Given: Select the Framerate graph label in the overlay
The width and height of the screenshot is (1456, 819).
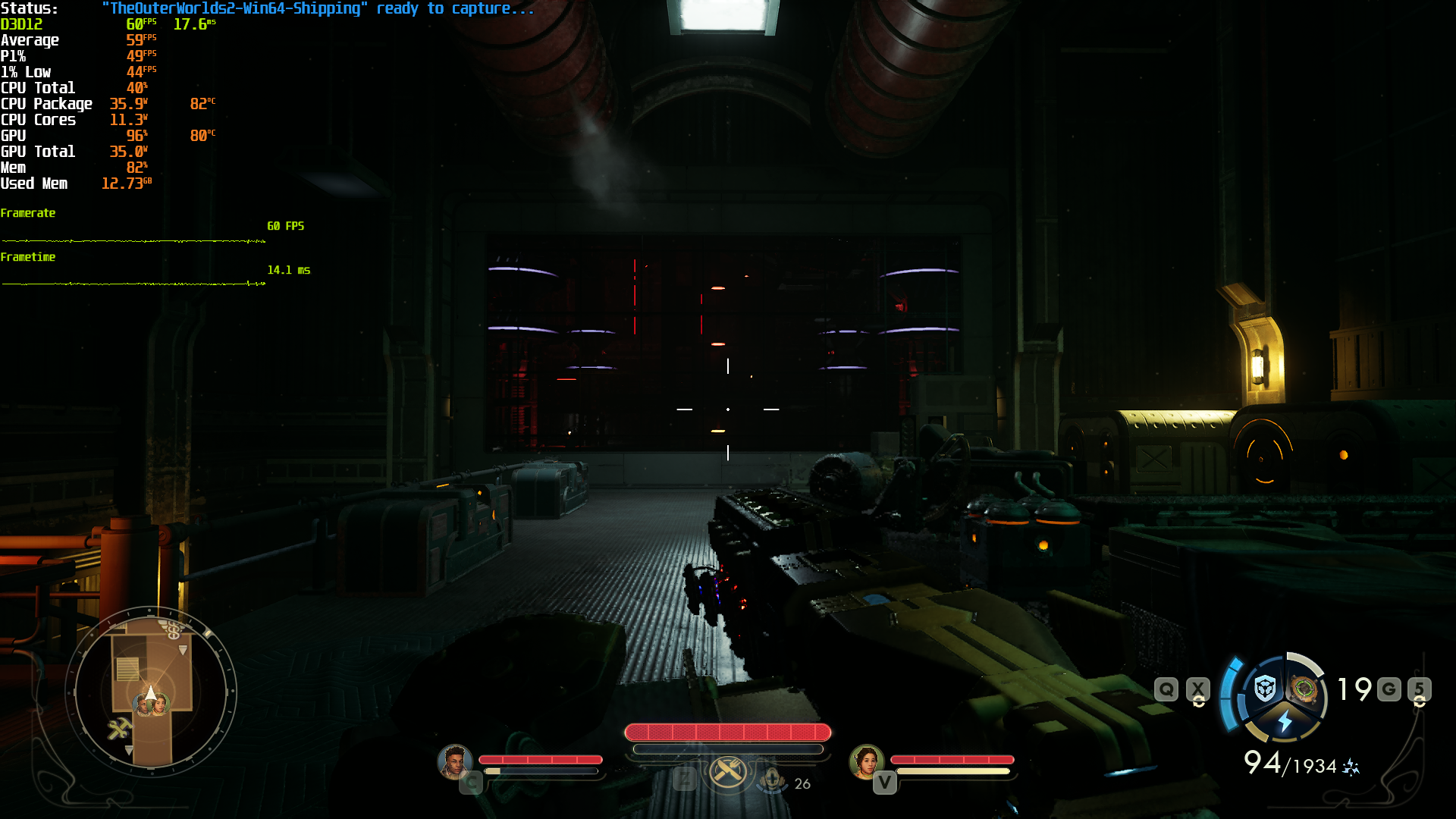Looking at the screenshot, I should click(x=28, y=213).
